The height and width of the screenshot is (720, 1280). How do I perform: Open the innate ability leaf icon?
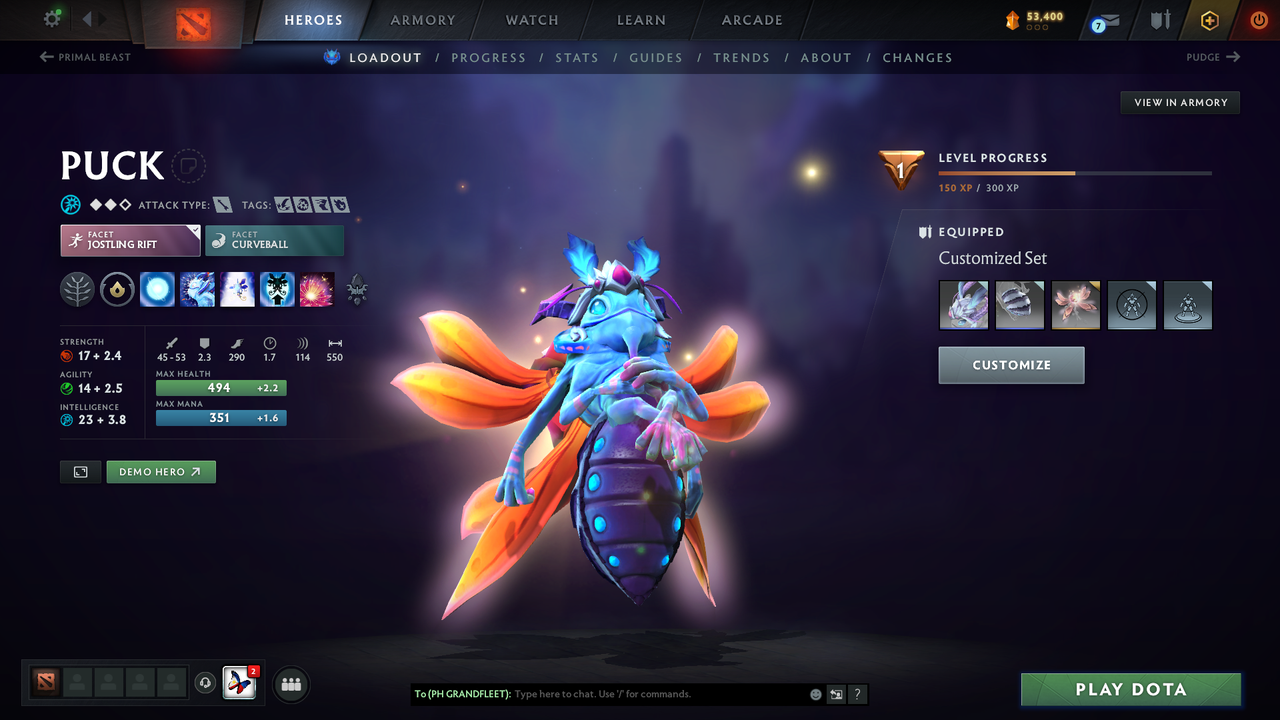point(77,289)
